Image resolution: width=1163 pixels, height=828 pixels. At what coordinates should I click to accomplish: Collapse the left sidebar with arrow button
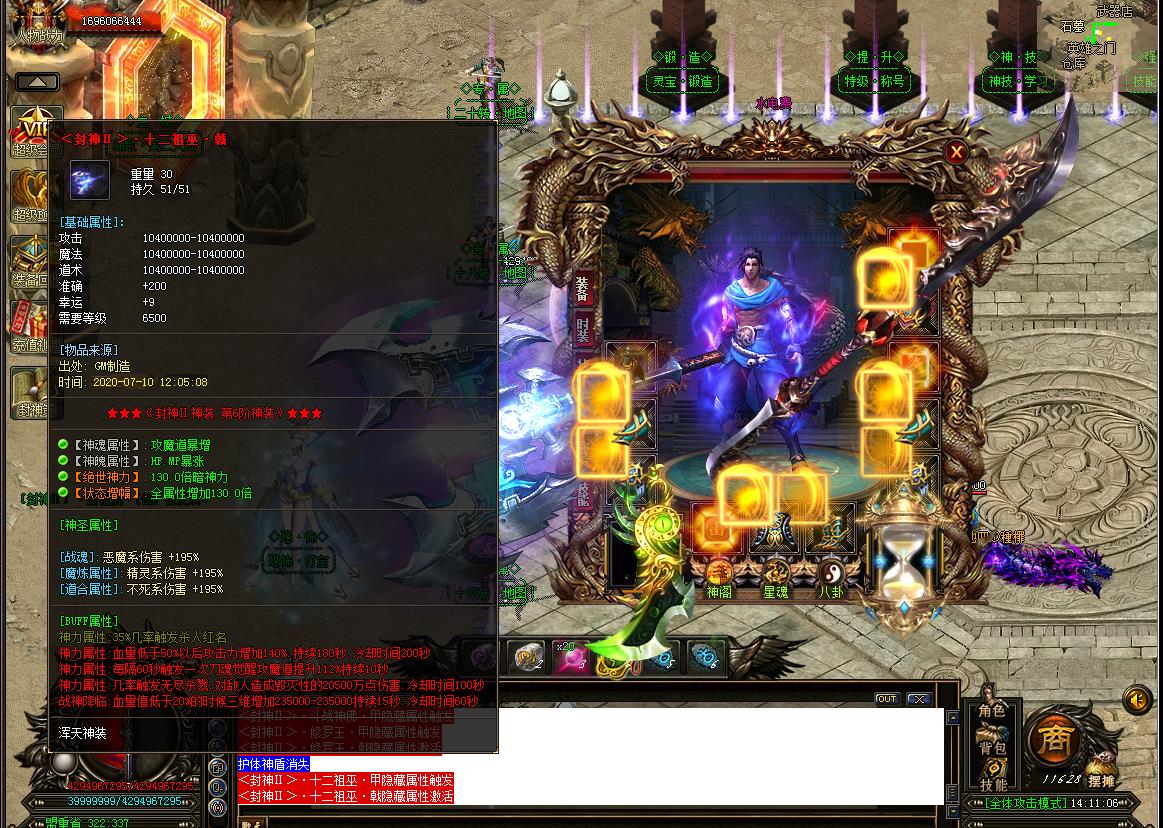coord(37,82)
